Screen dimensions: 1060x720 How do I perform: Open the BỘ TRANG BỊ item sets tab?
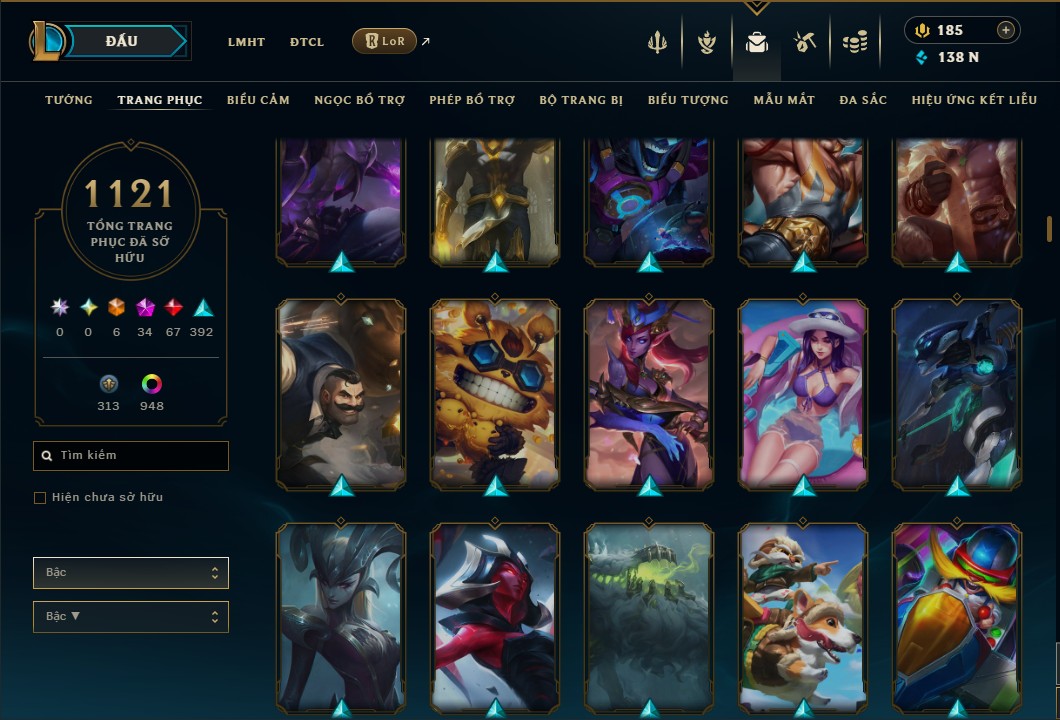point(581,100)
